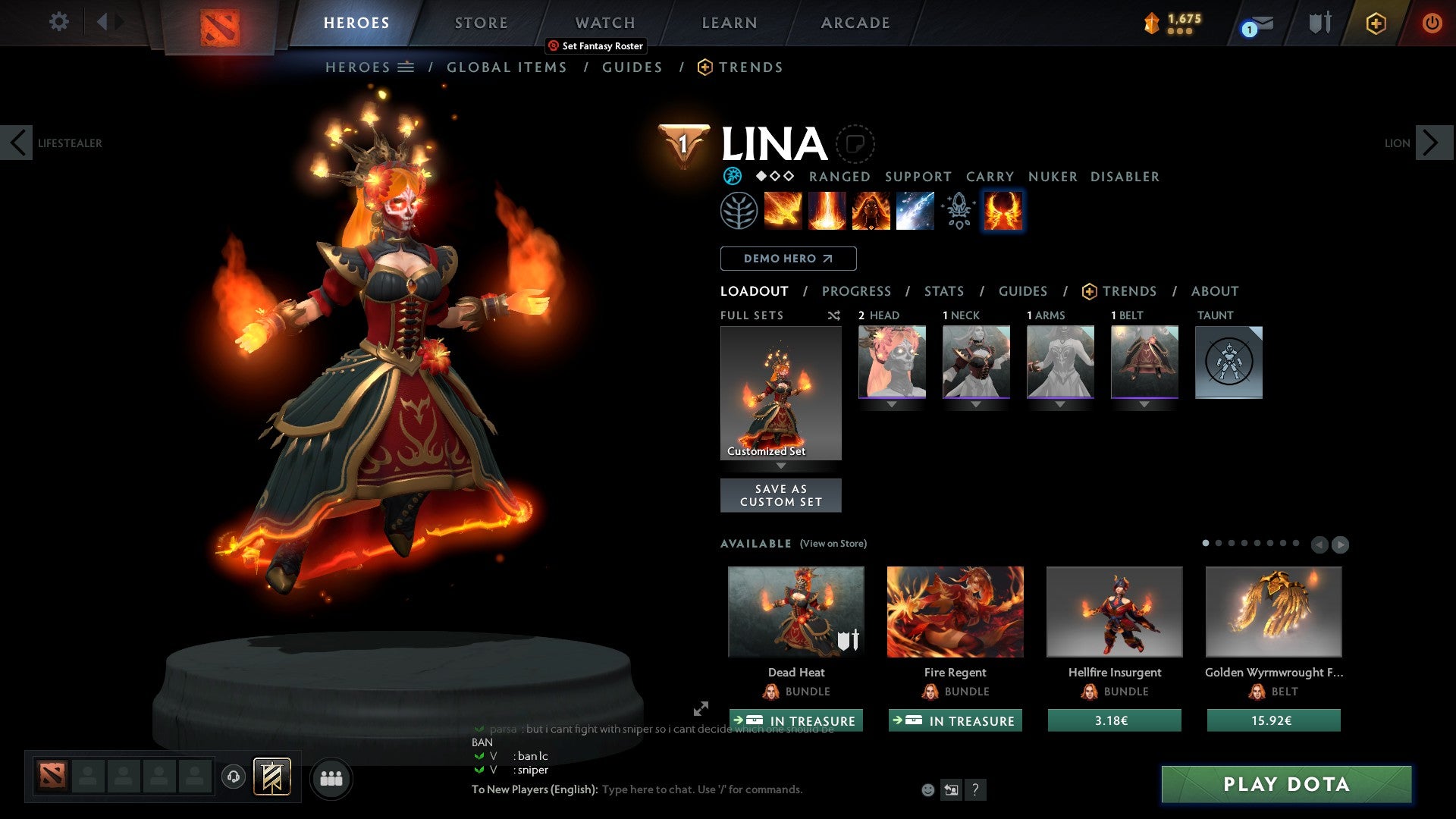Click the shuffle icon beside FULL SETS

point(834,315)
